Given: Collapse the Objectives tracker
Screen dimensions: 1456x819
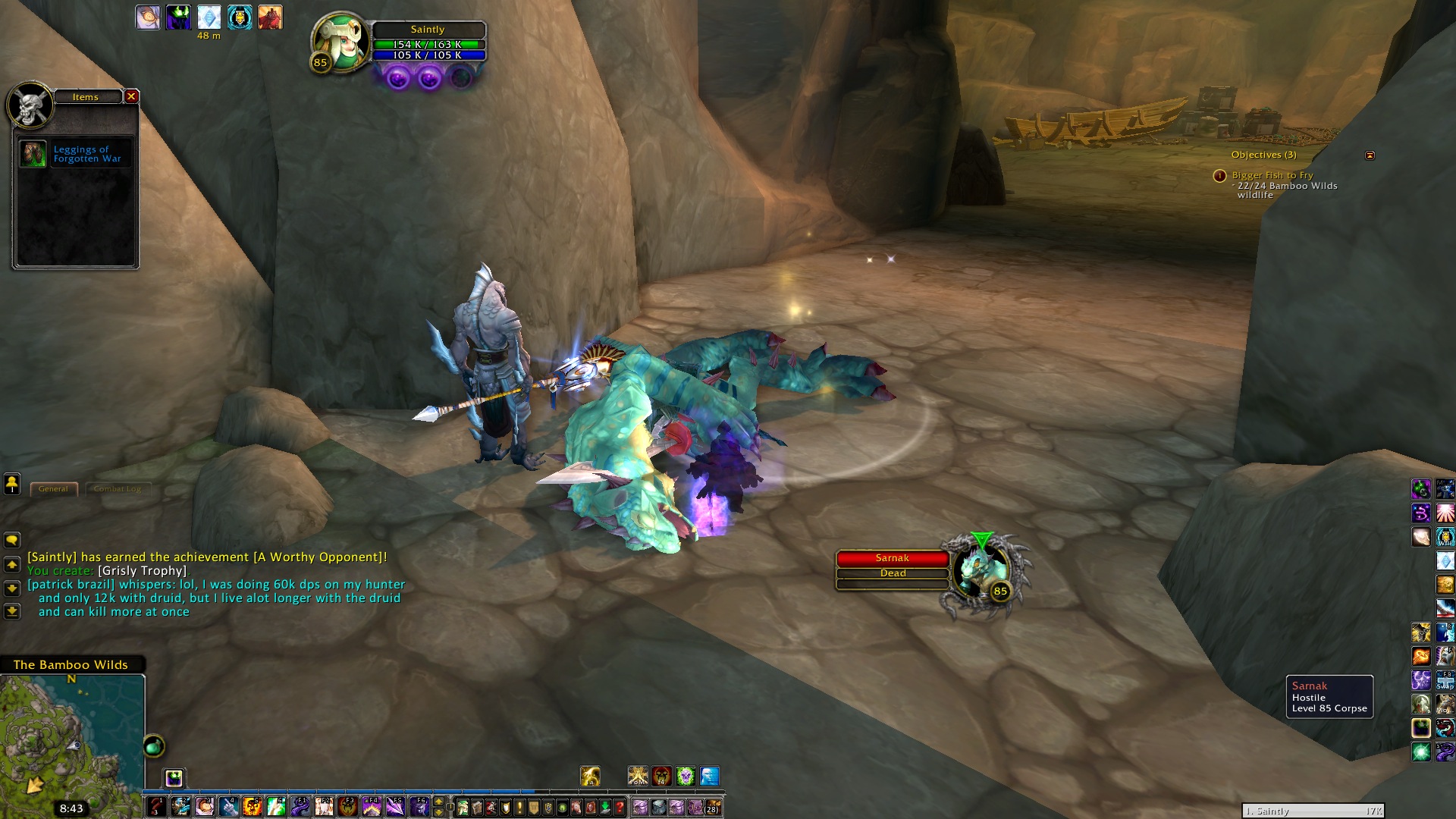Looking at the screenshot, I should coord(1370,155).
